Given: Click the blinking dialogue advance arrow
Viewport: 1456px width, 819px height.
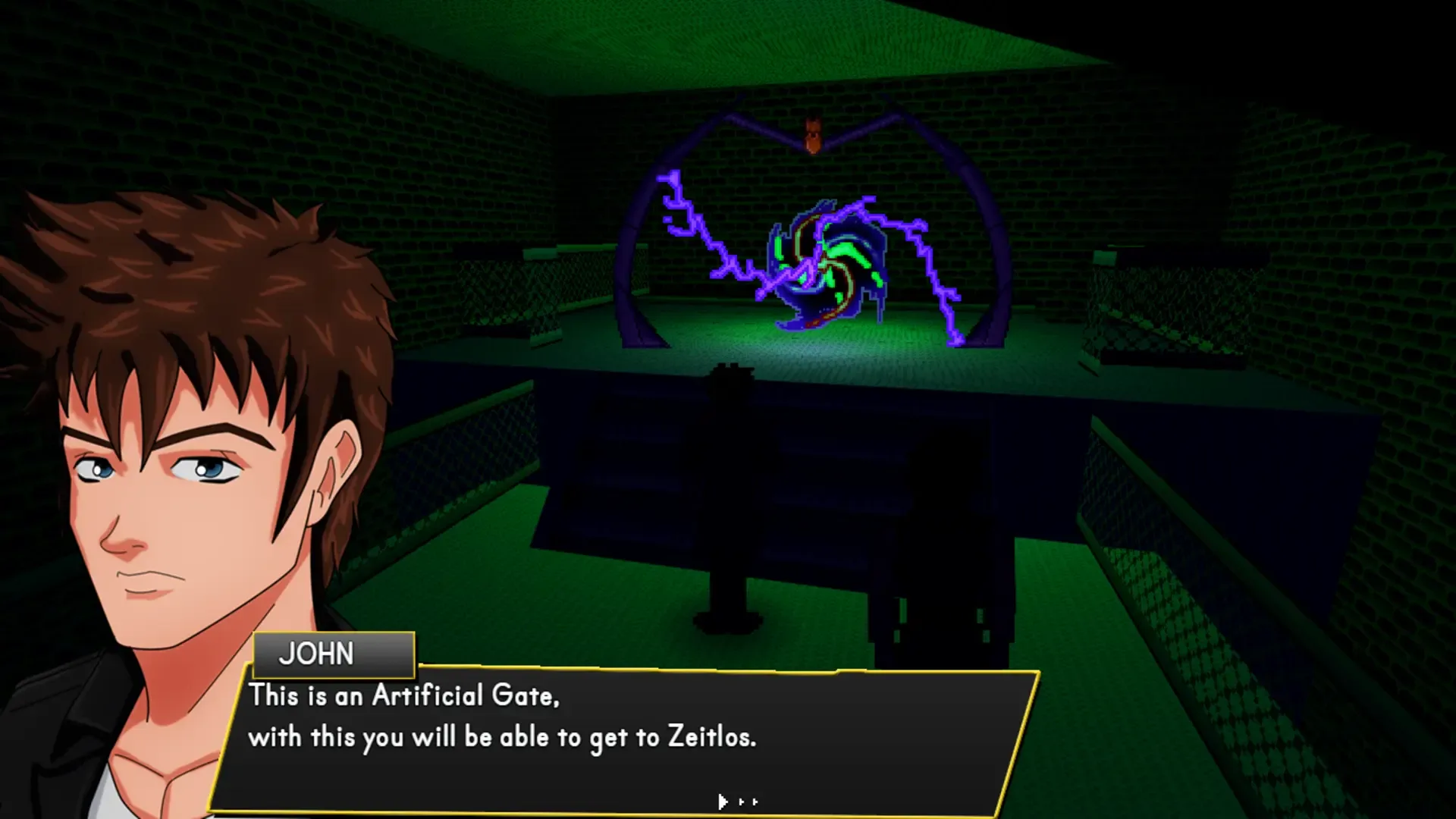Looking at the screenshot, I should pos(720,801).
